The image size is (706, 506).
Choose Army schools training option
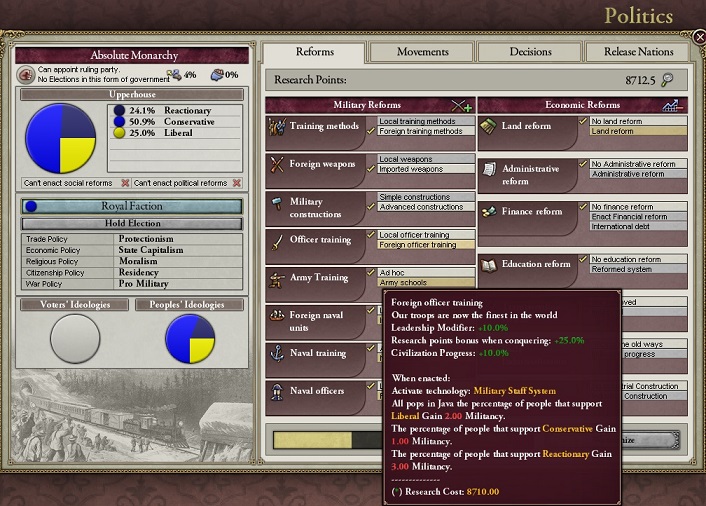pos(404,283)
